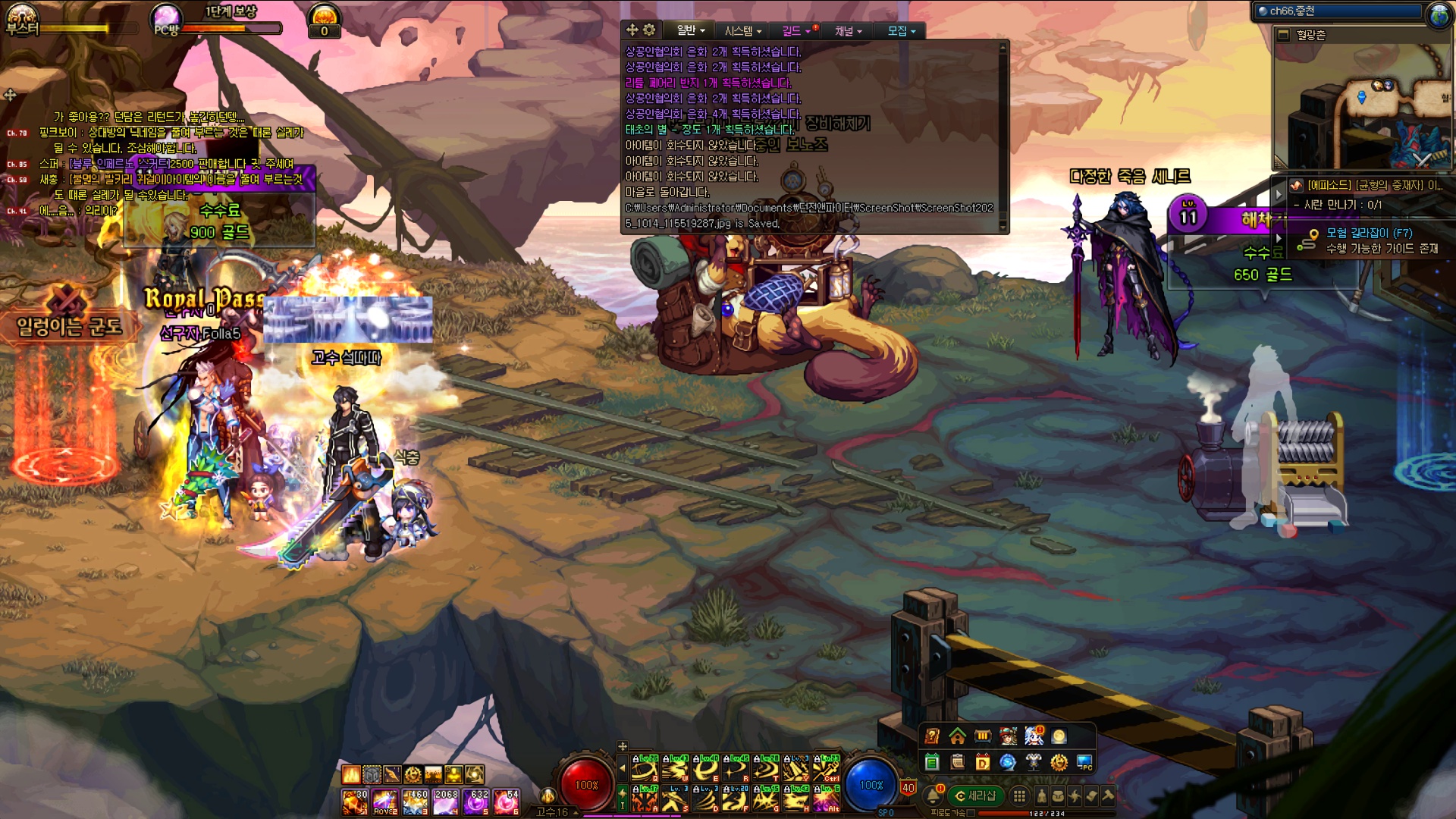Open the green E calendar icon
This screenshot has height=819, width=1456.
[932, 762]
